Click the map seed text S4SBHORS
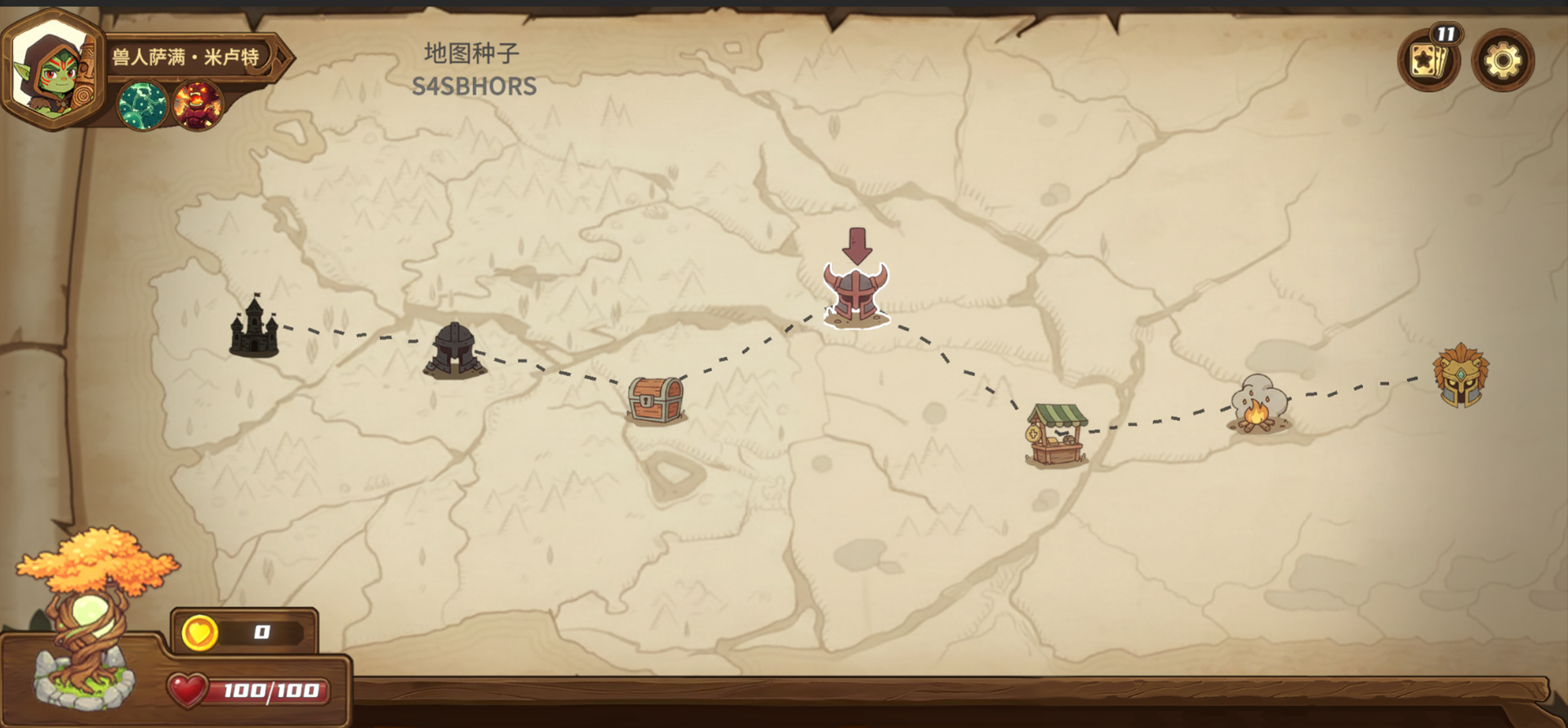Screen dimensions: 1568x728 [474, 84]
